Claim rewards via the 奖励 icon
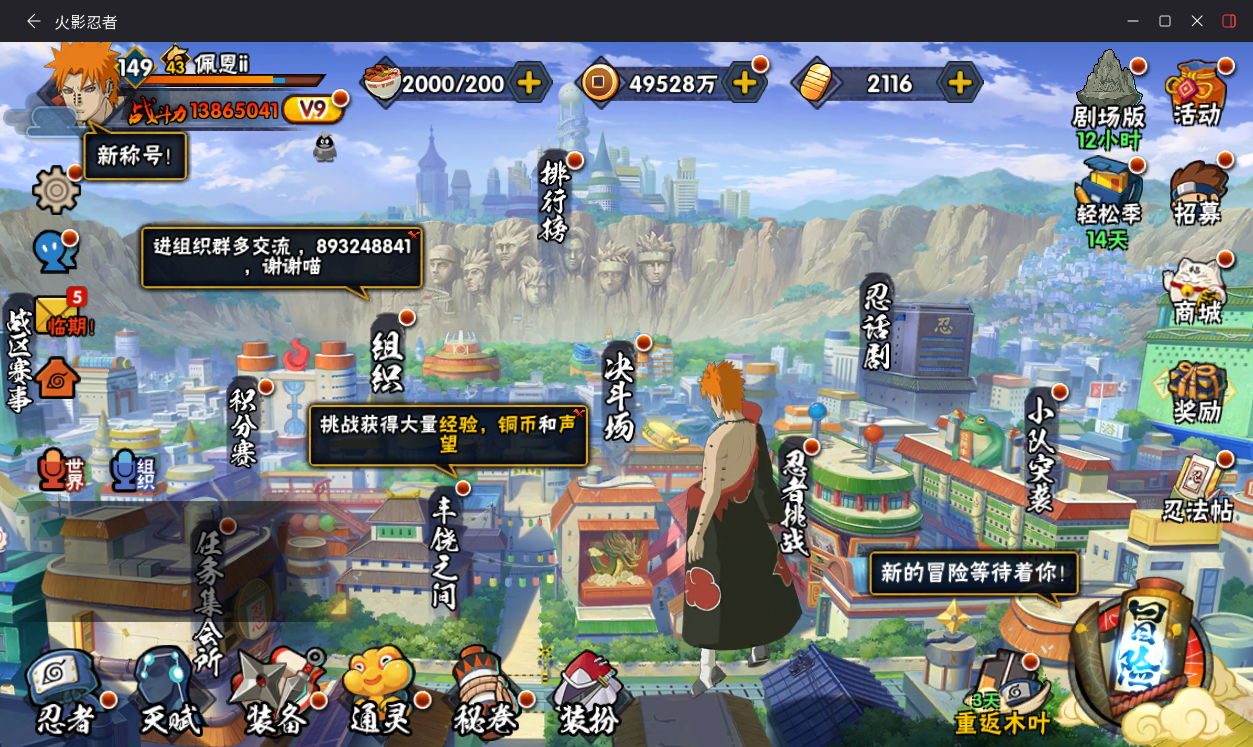The image size is (1253, 747). coord(1197,392)
